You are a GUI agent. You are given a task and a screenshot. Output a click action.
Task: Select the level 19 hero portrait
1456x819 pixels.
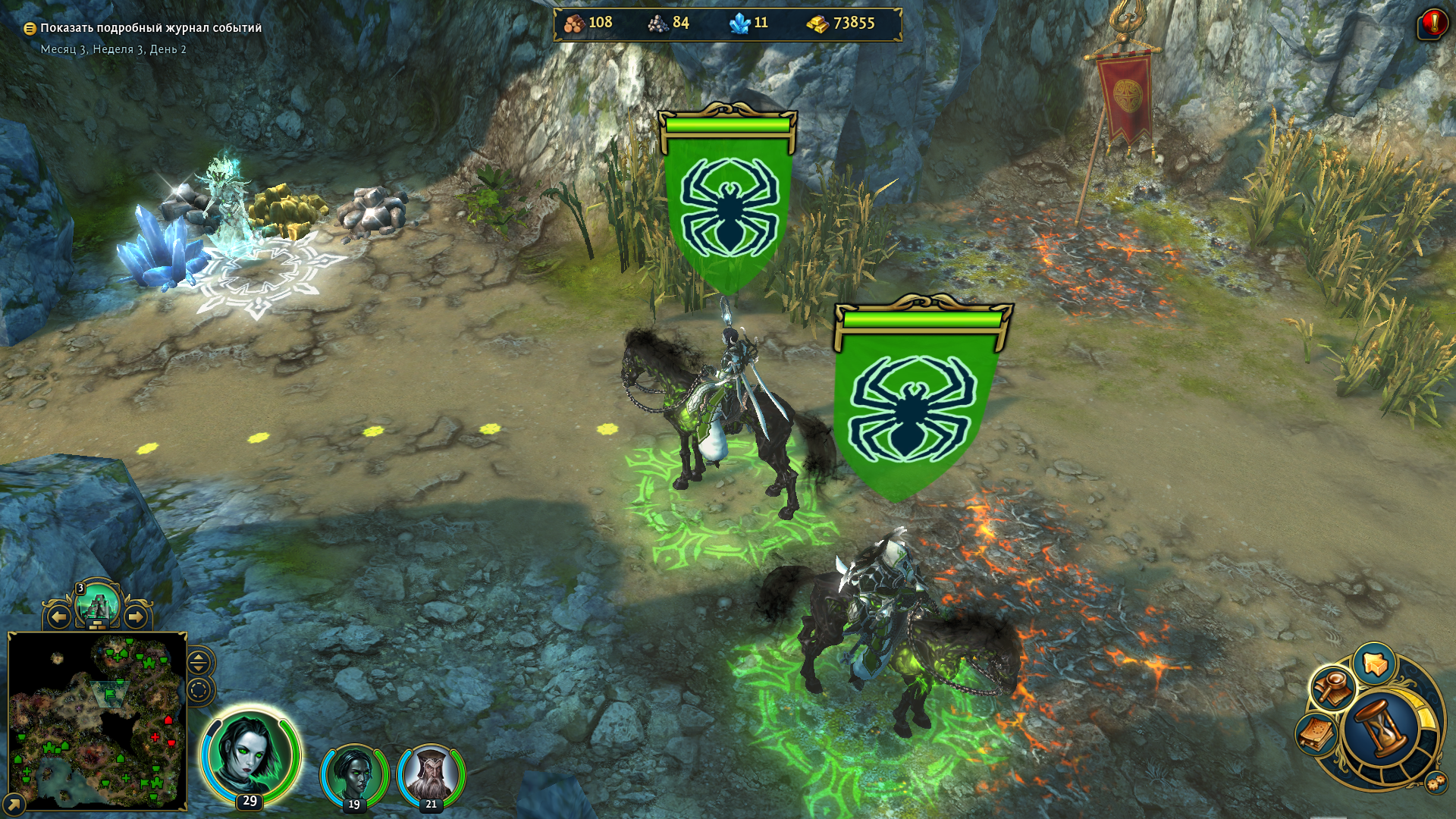[x=353, y=774]
